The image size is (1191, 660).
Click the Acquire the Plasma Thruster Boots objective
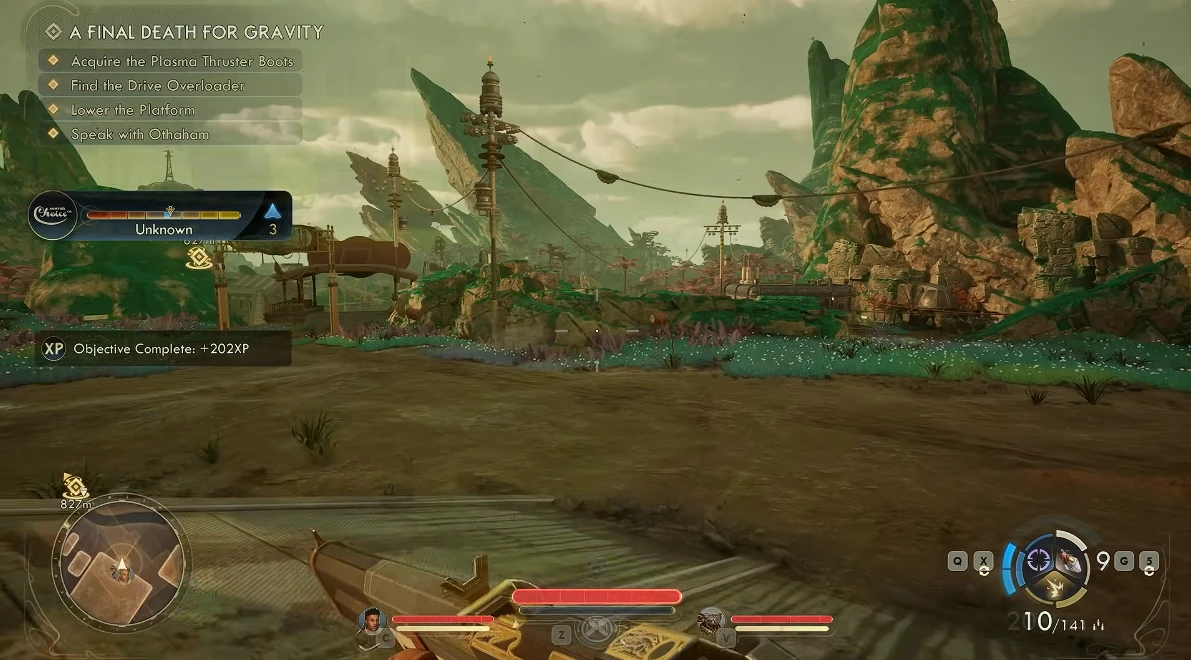(x=181, y=61)
